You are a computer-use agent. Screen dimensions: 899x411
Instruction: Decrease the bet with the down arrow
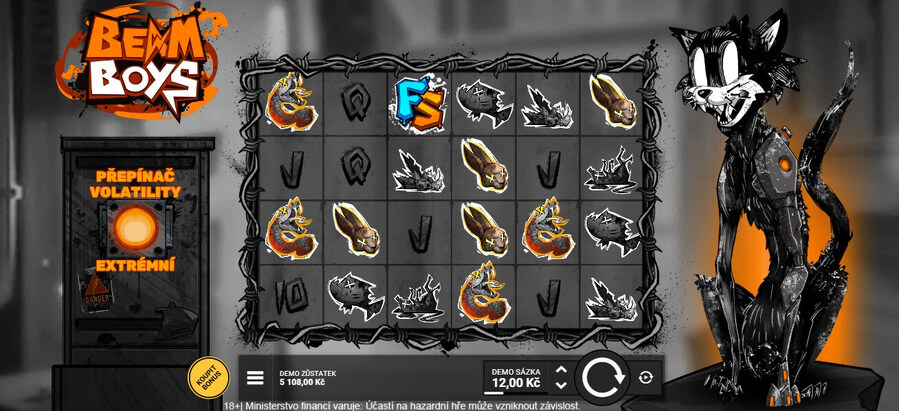(561, 386)
